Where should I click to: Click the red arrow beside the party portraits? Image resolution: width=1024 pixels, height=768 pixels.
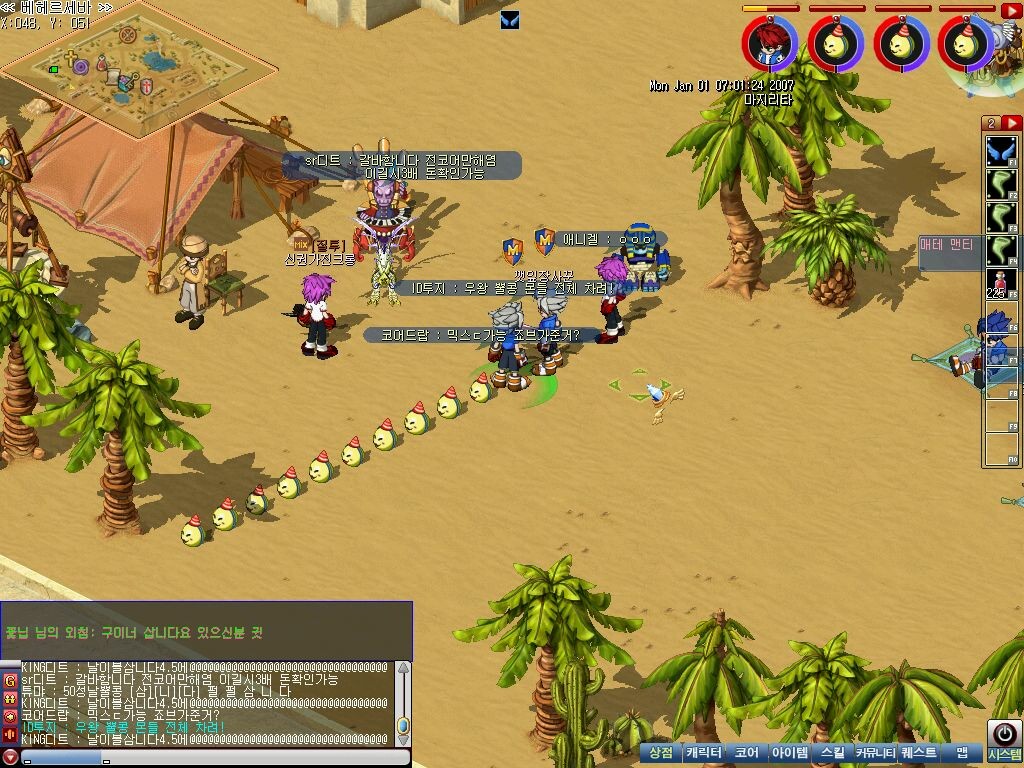(1011, 11)
